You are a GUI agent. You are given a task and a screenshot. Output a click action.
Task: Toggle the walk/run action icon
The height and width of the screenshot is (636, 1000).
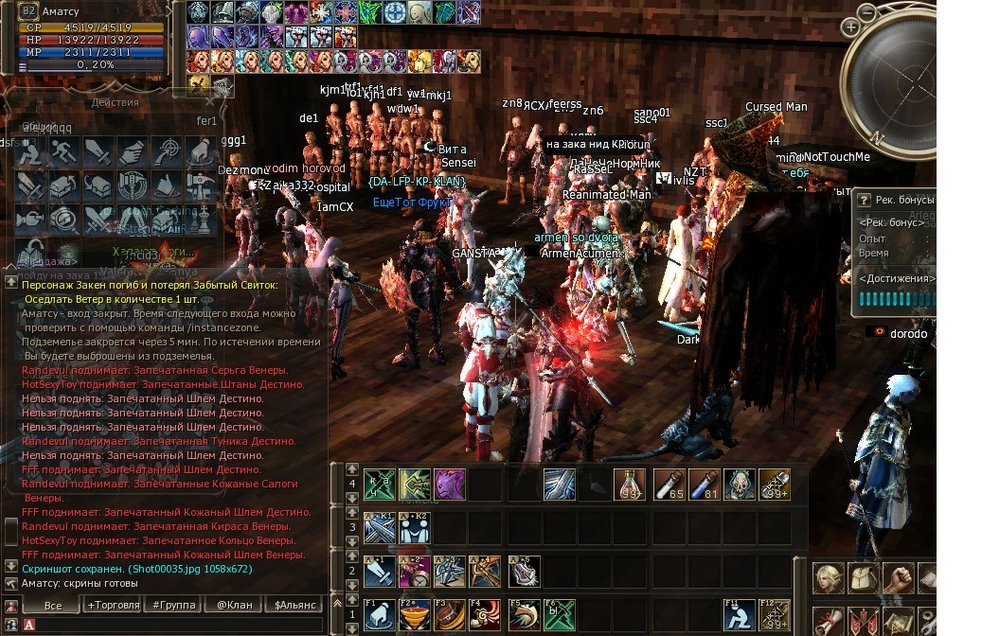click(66, 153)
